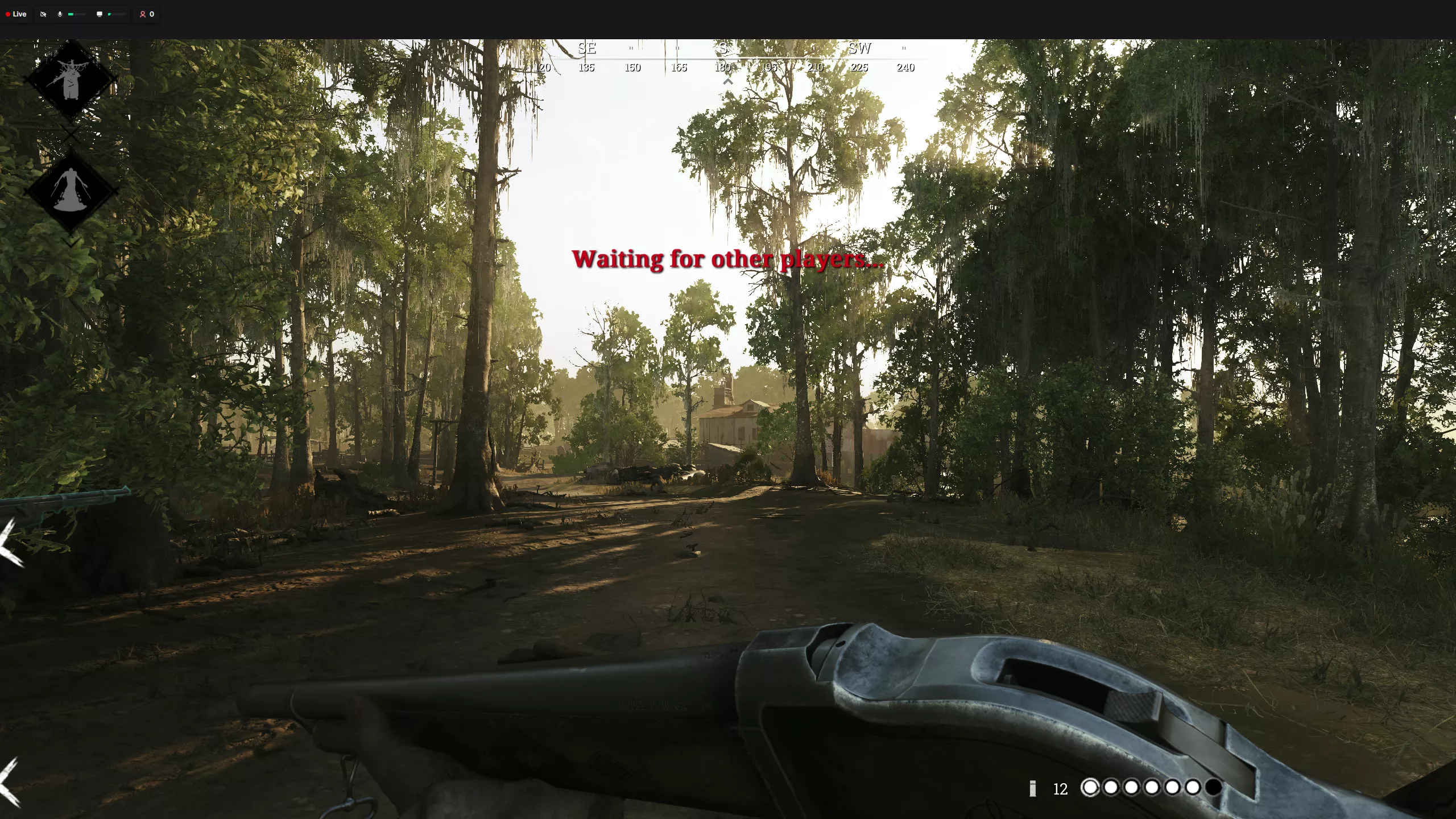Select the SW compass label
Image resolution: width=1456 pixels, height=819 pixels.
point(860,48)
